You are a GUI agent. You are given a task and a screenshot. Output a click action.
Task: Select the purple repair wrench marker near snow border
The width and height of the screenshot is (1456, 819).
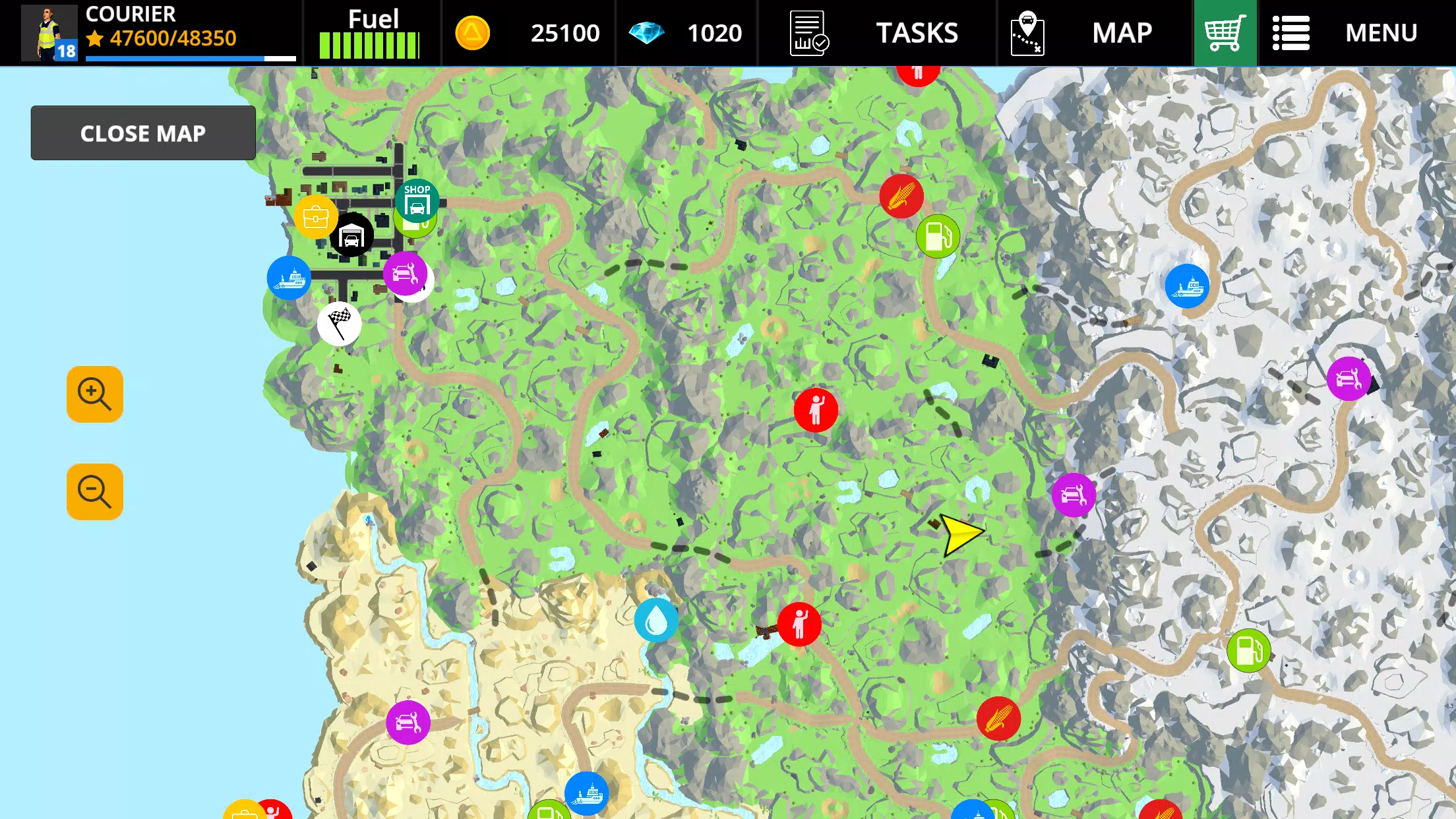(1073, 495)
